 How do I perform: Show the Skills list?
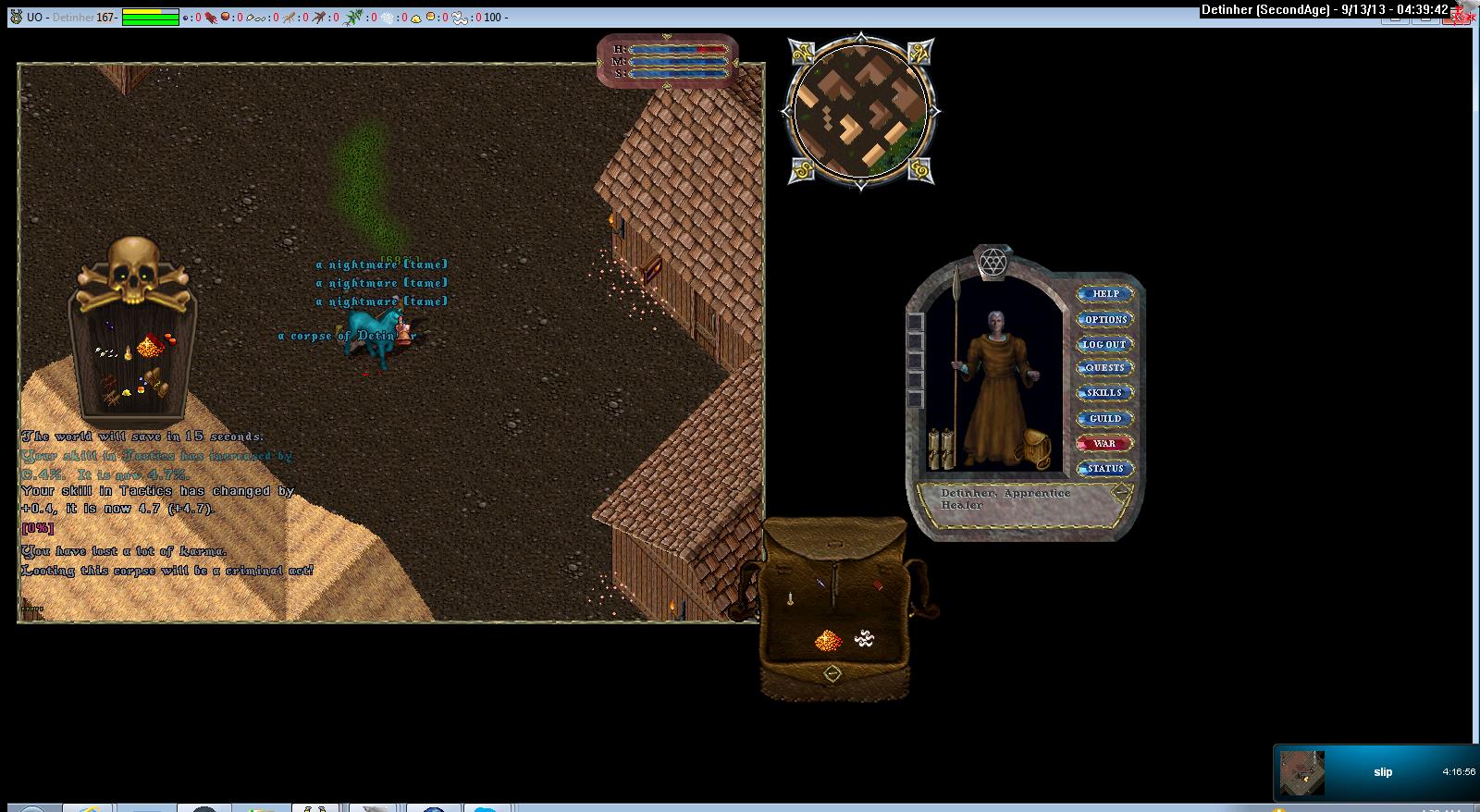pyautogui.click(x=1104, y=393)
